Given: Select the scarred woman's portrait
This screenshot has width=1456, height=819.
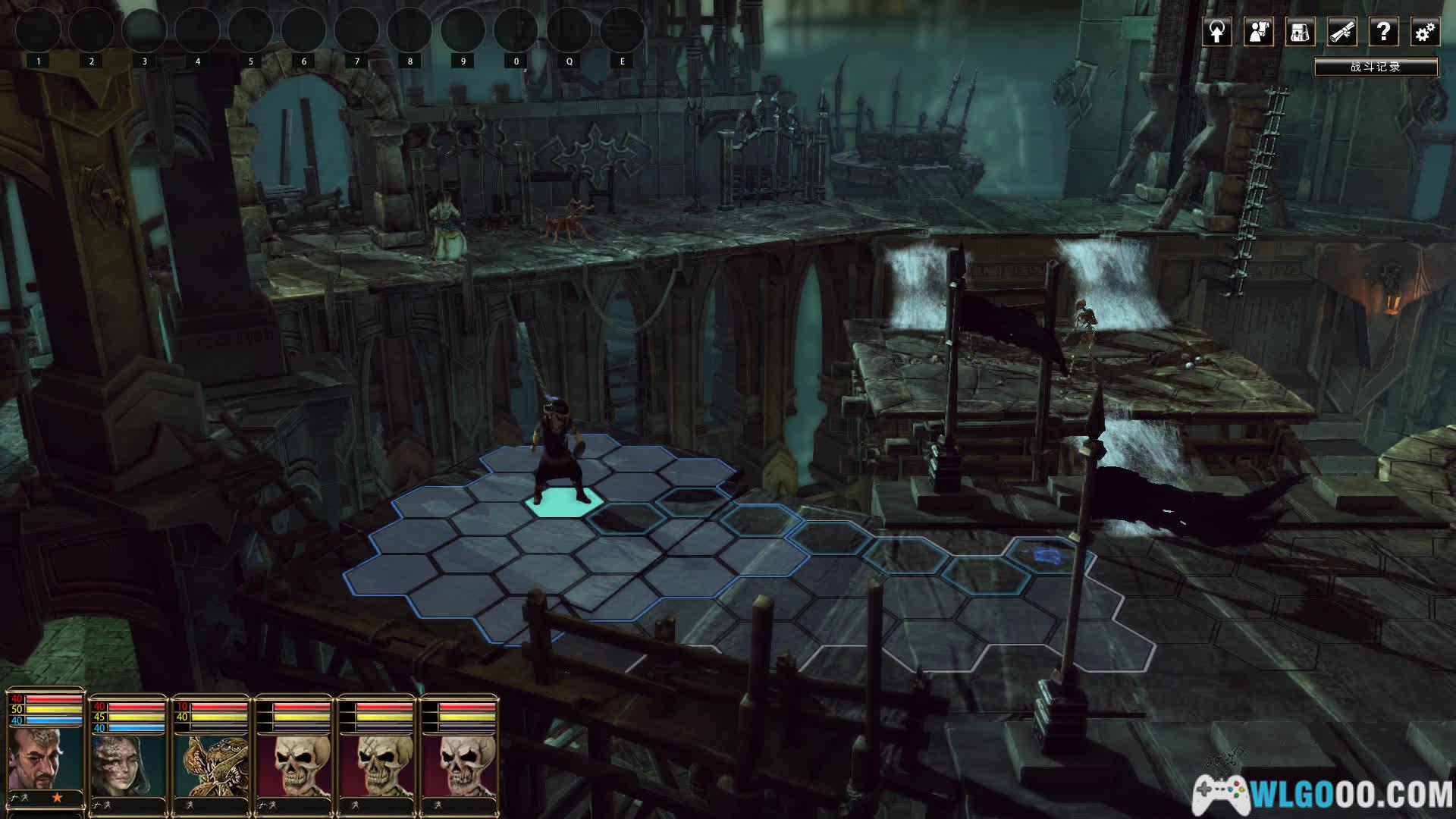Looking at the screenshot, I should point(127,762).
